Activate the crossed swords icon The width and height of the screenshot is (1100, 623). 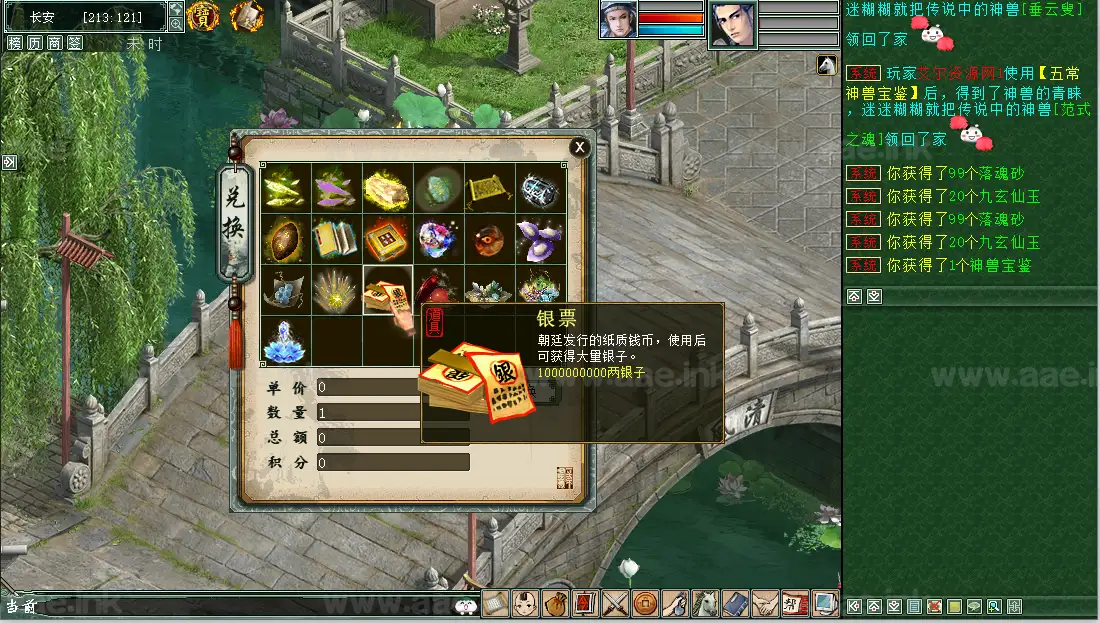click(x=616, y=604)
